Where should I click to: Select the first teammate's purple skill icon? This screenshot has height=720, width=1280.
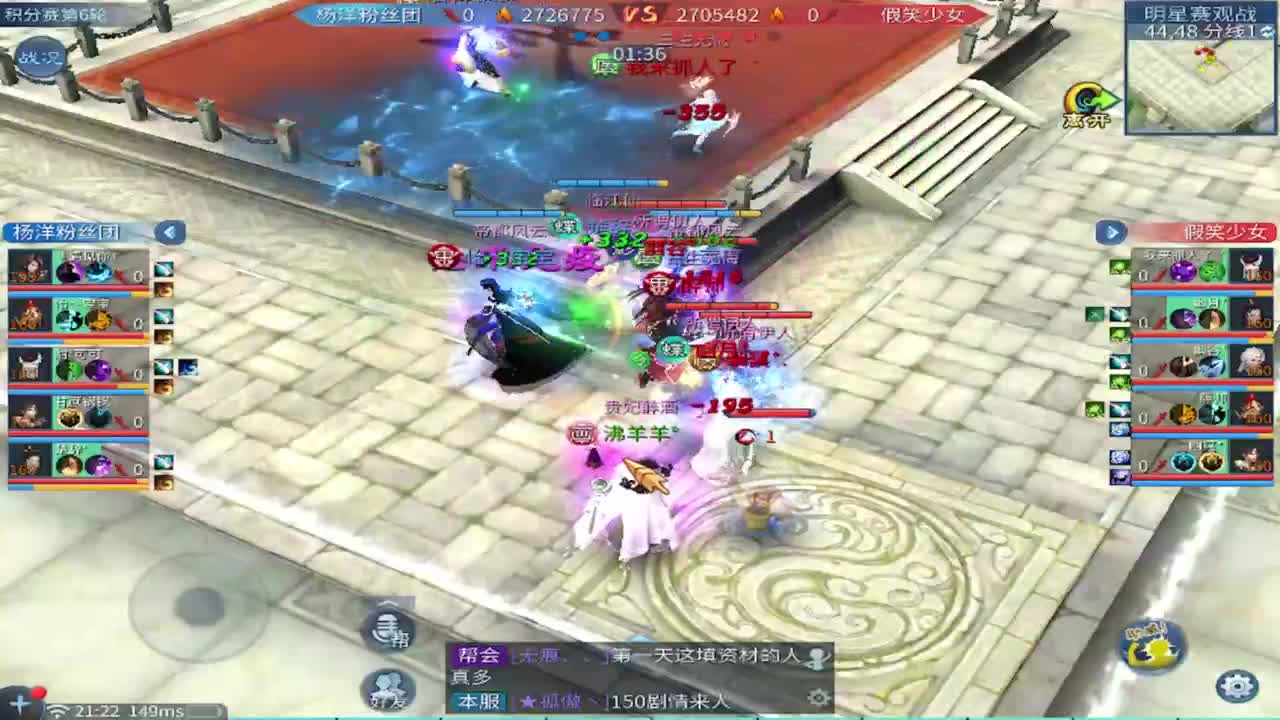[68, 270]
